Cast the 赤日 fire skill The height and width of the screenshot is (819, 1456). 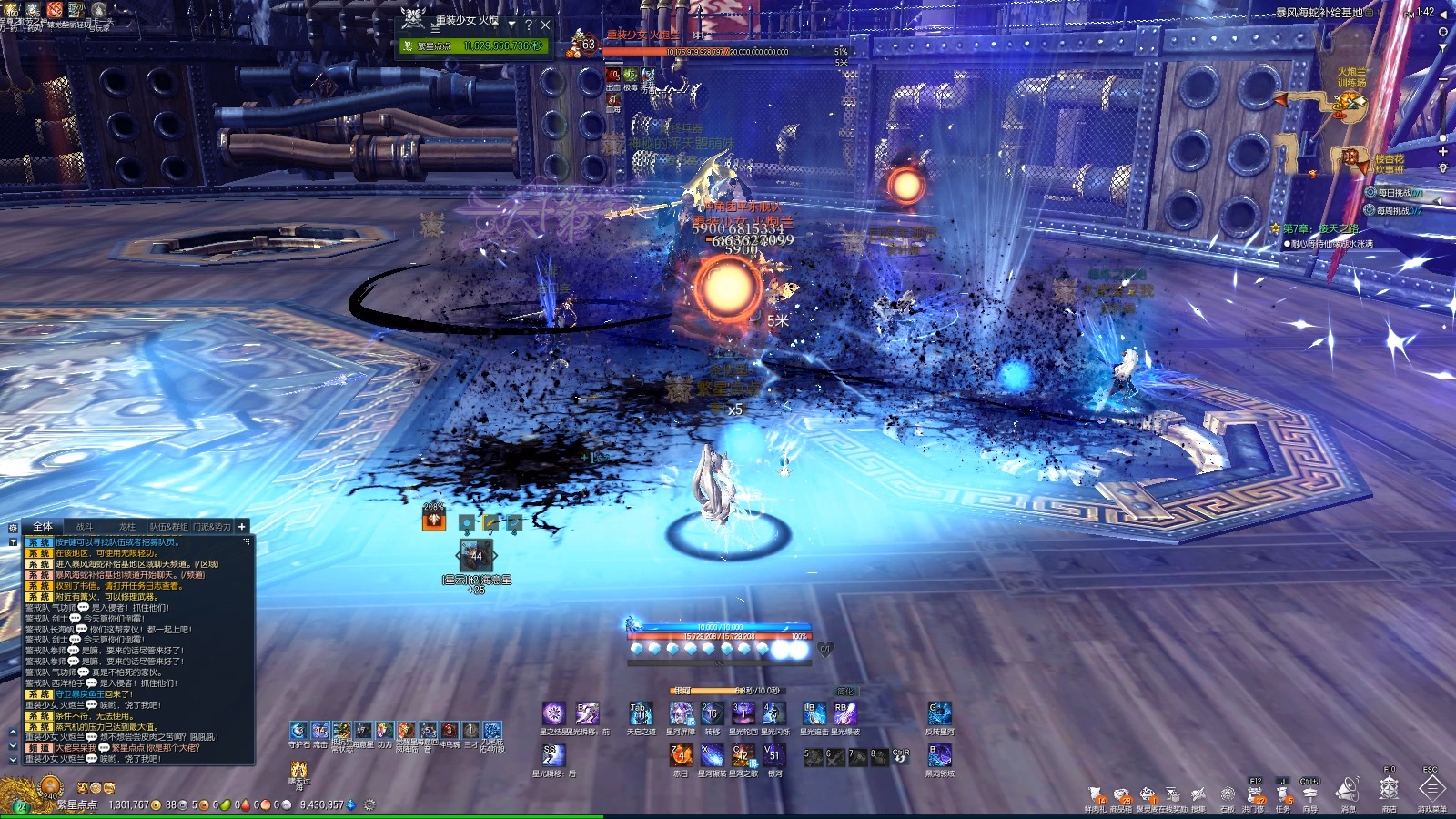point(681,755)
